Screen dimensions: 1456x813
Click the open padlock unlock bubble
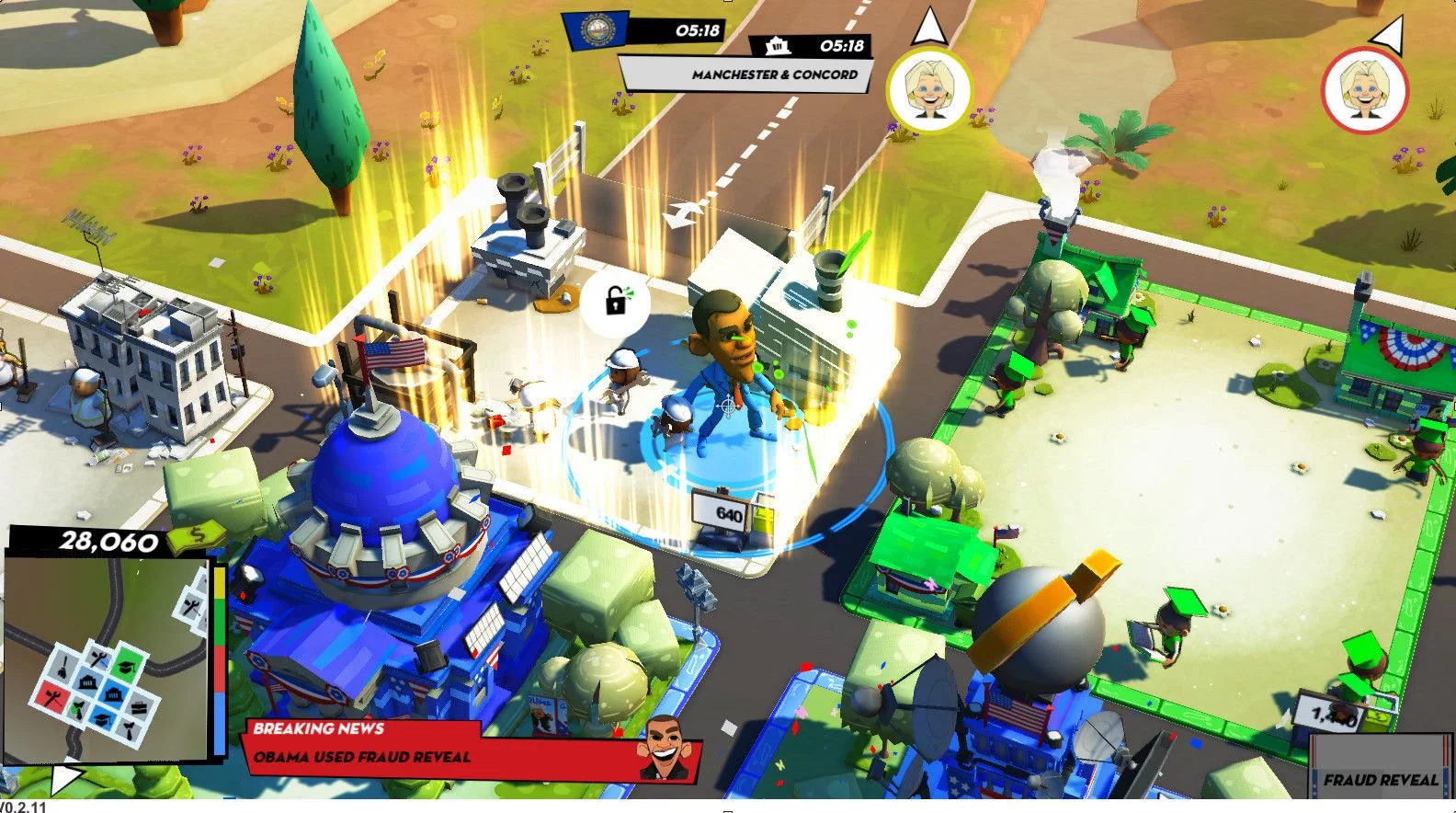pos(614,300)
